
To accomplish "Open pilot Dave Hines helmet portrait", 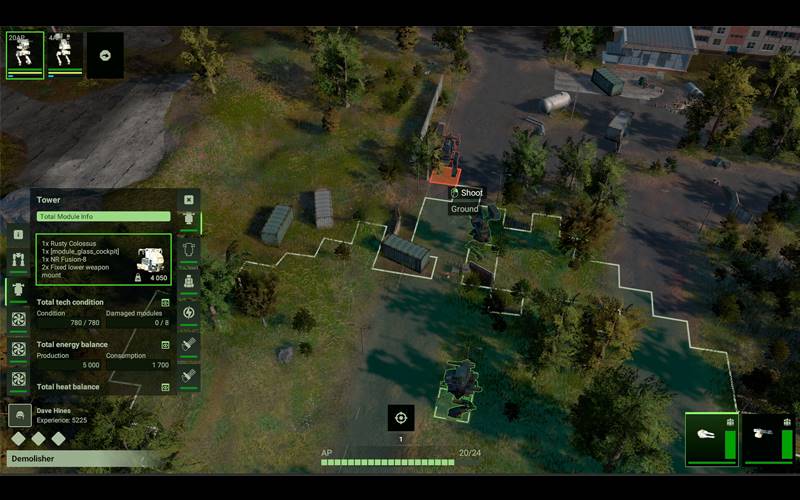I will click(x=19, y=416).
